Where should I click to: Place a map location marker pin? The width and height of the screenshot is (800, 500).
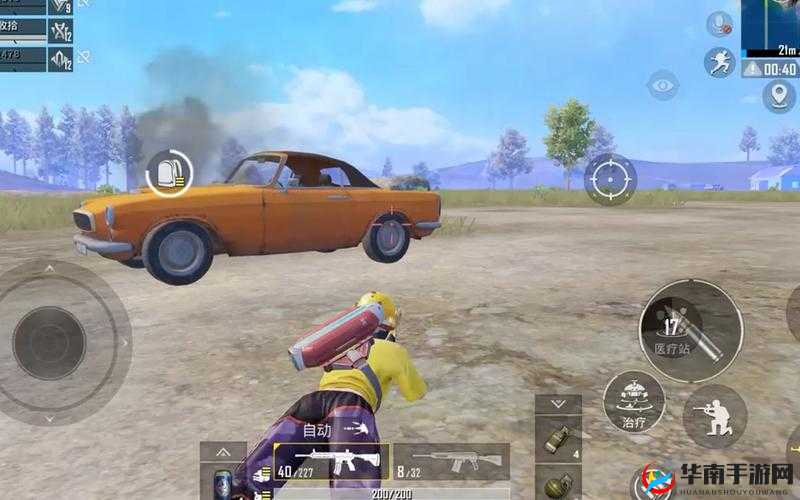(x=778, y=96)
